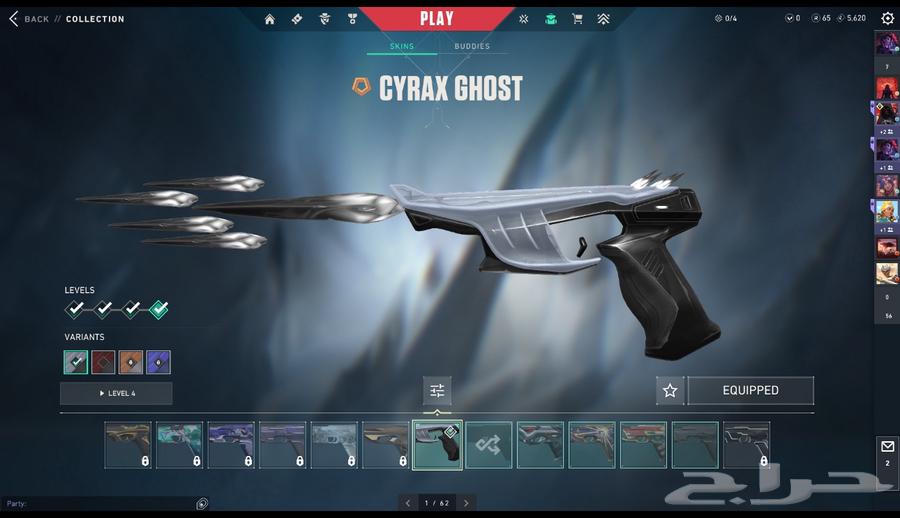
Task: Open the settings gear icon
Action: coord(887,18)
